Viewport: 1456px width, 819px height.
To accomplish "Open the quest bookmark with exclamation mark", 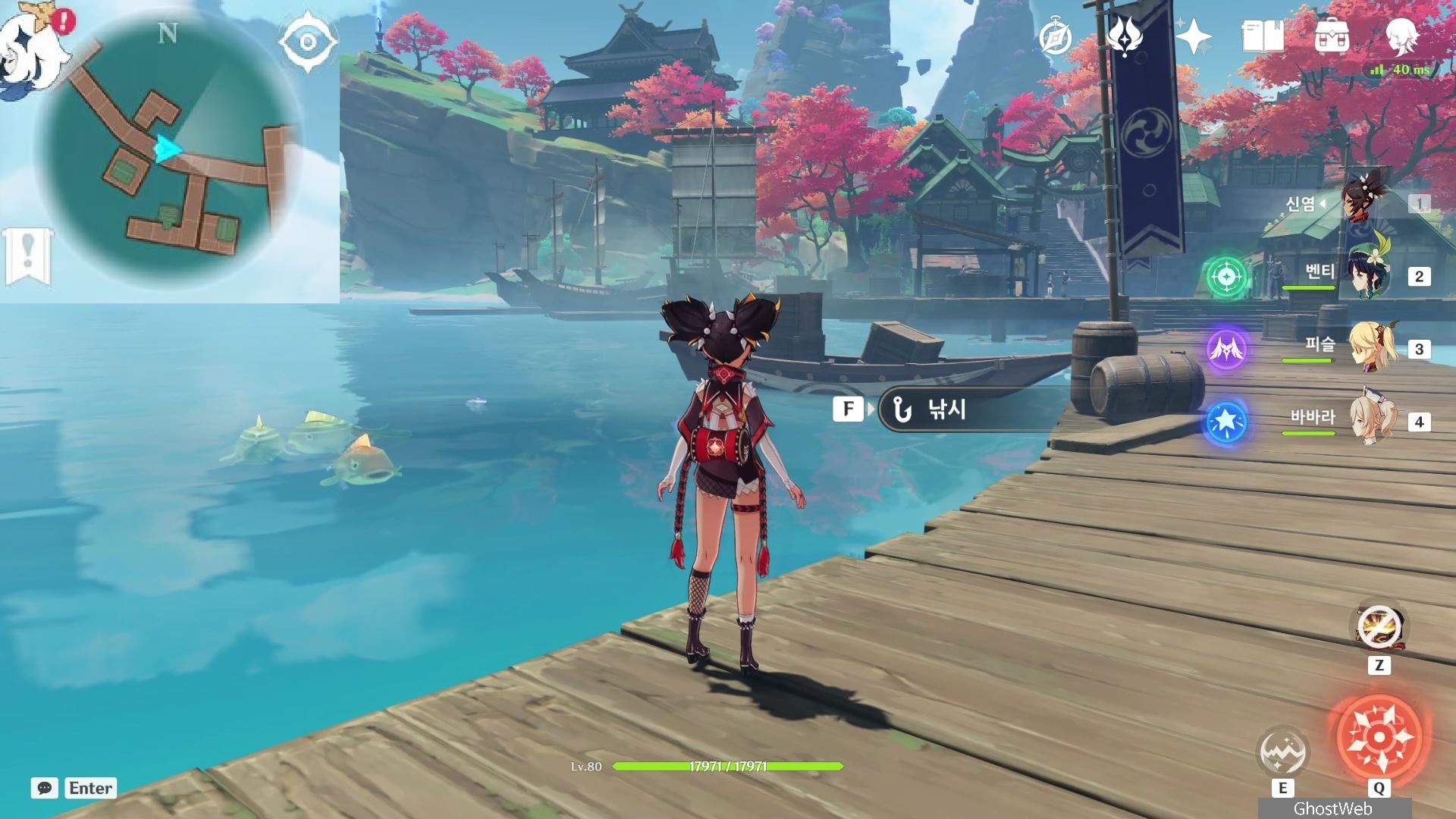I will coord(28,256).
